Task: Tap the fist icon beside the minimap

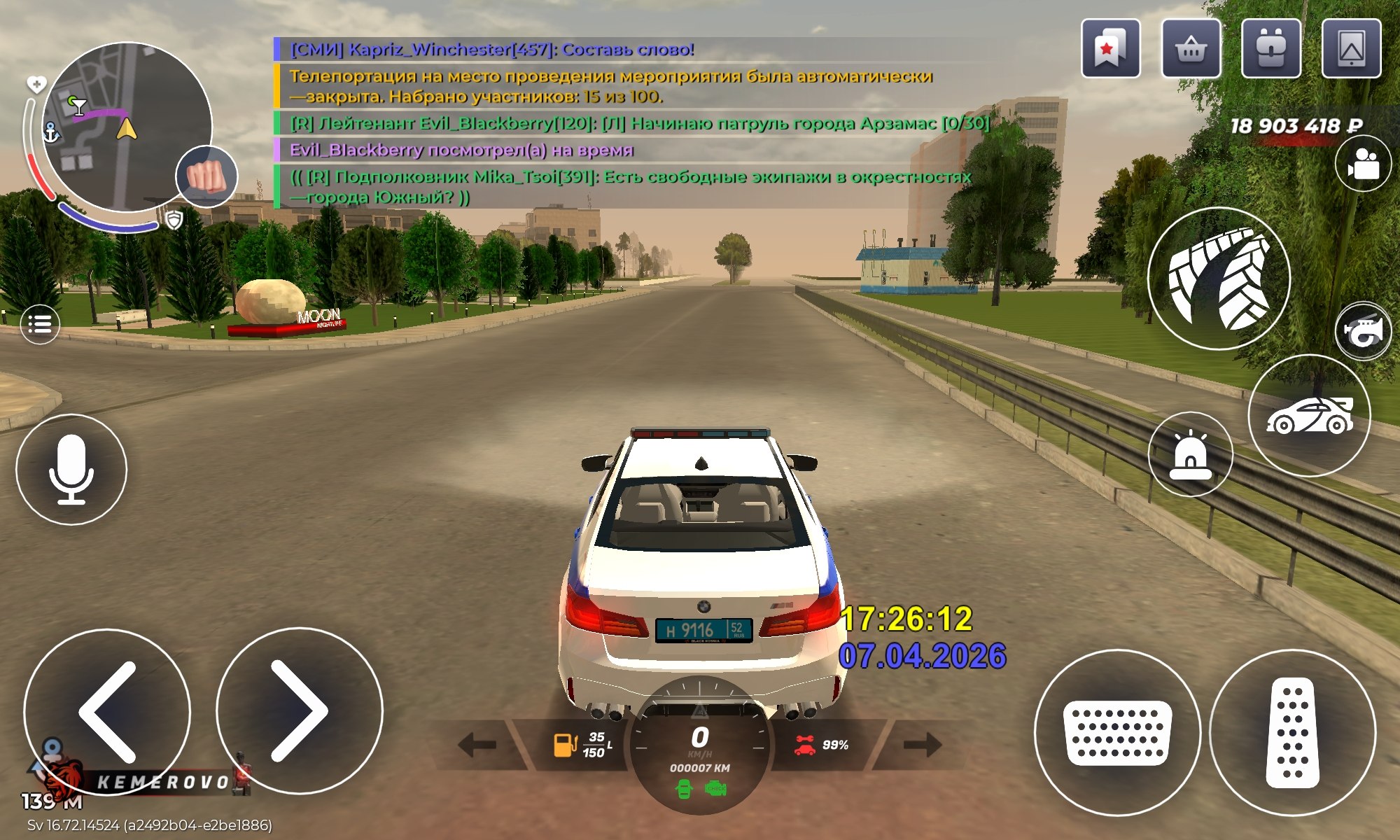Action: pyautogui.click(x=206, y=176)
